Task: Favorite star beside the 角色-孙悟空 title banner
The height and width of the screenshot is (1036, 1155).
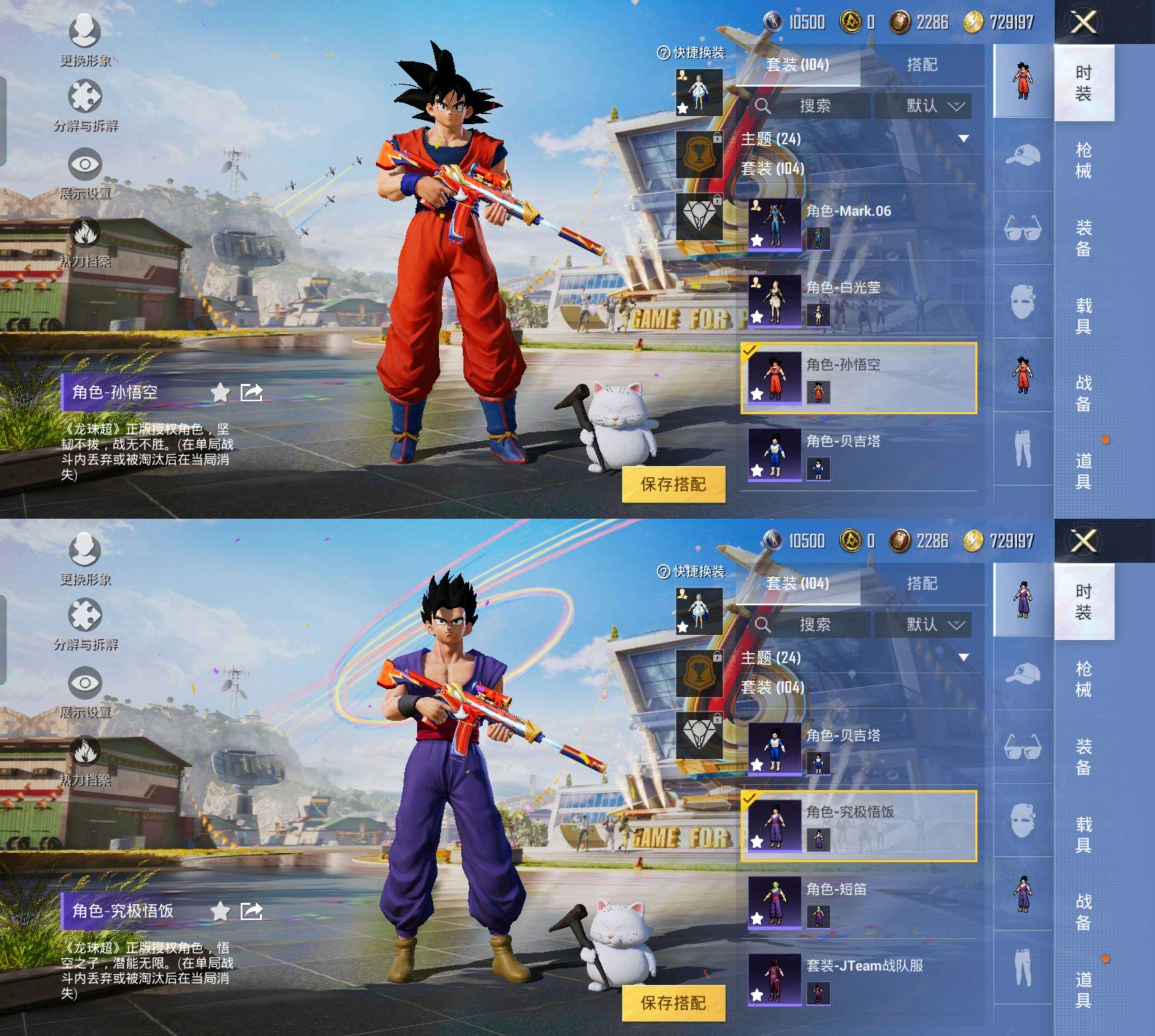Action: point(220,392)
